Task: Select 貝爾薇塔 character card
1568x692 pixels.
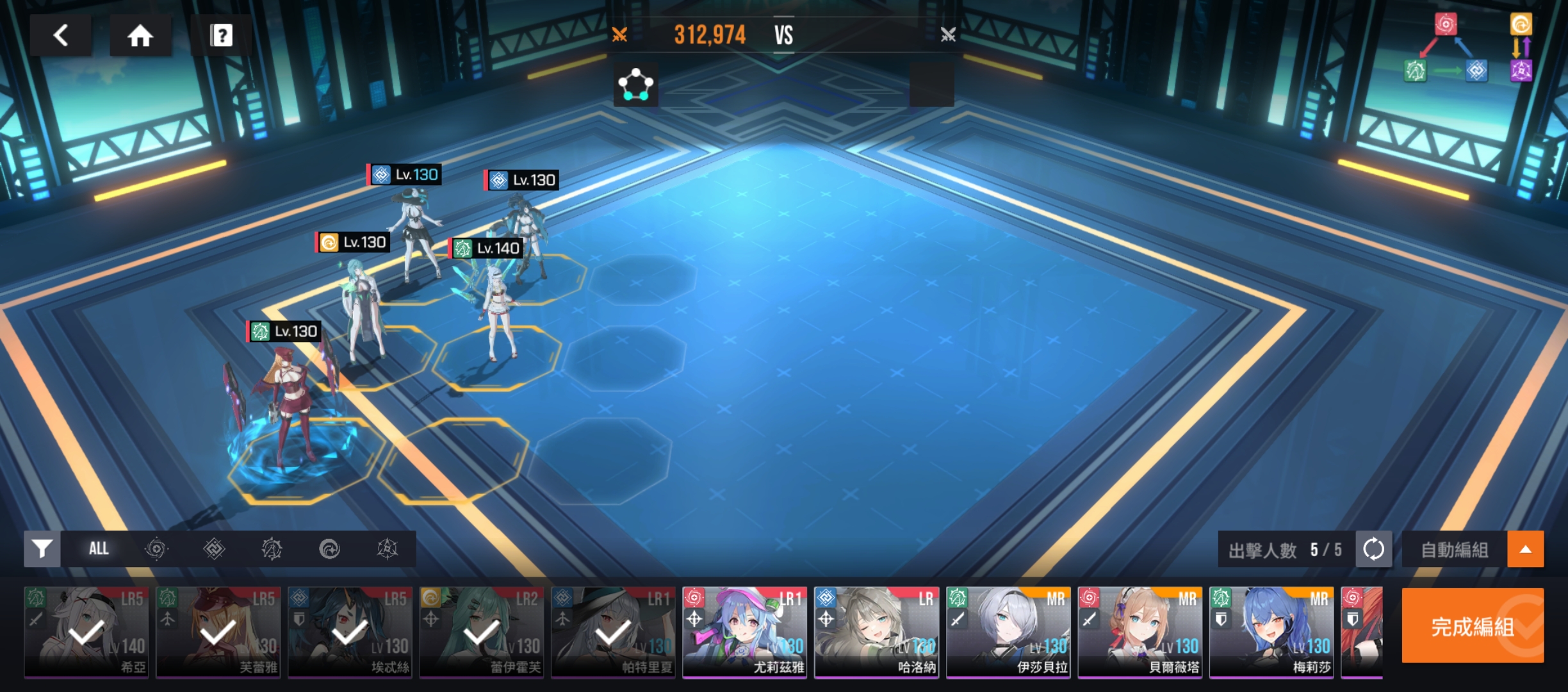Action: pyautogui.click(x=1140, y=632)
